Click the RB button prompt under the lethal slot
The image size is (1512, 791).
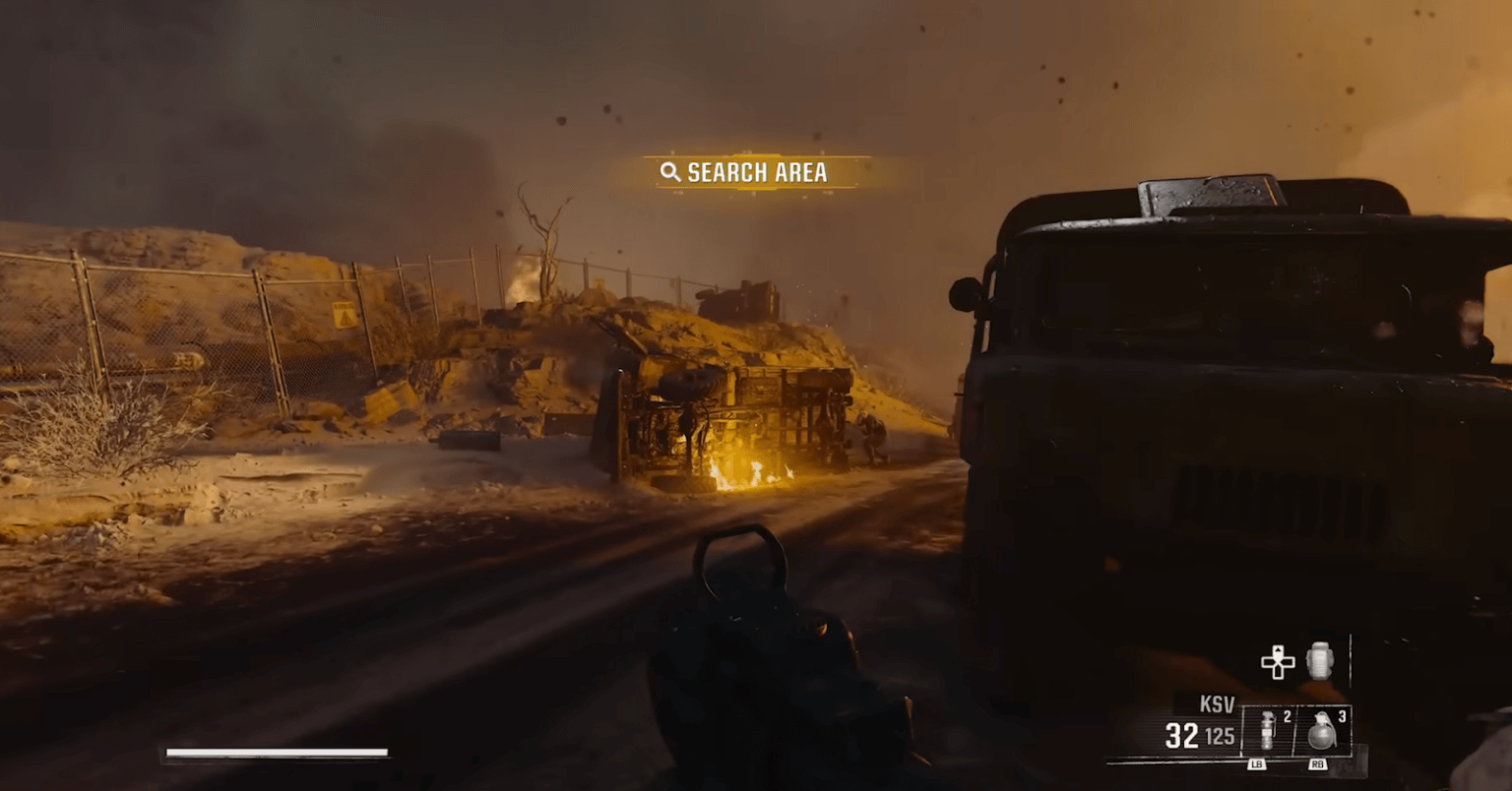pyautogui.click(x=1320, y=763)
